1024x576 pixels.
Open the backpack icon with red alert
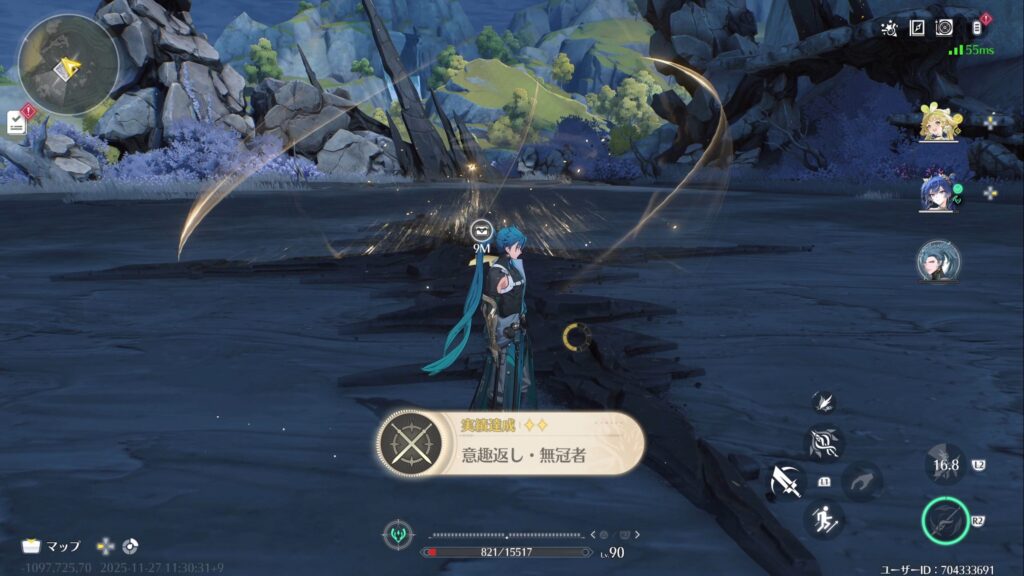tap(977, 28)
